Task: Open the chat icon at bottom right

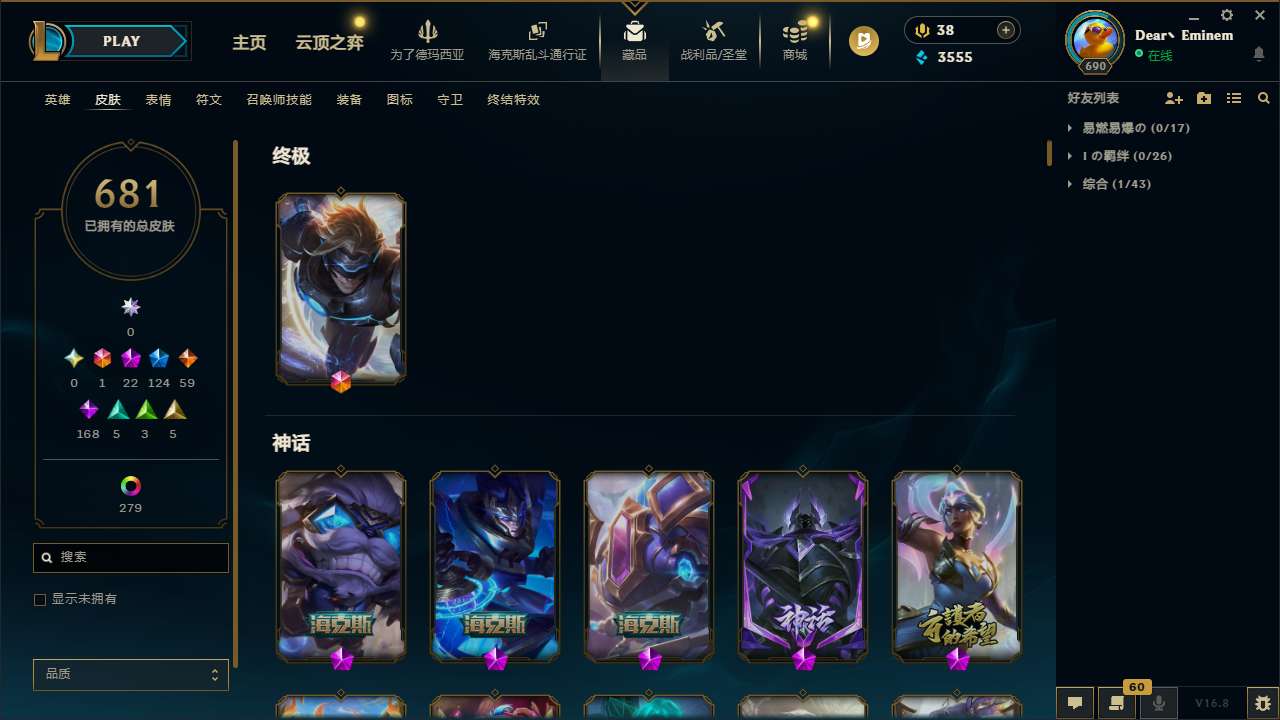Action: [1074, 703]
